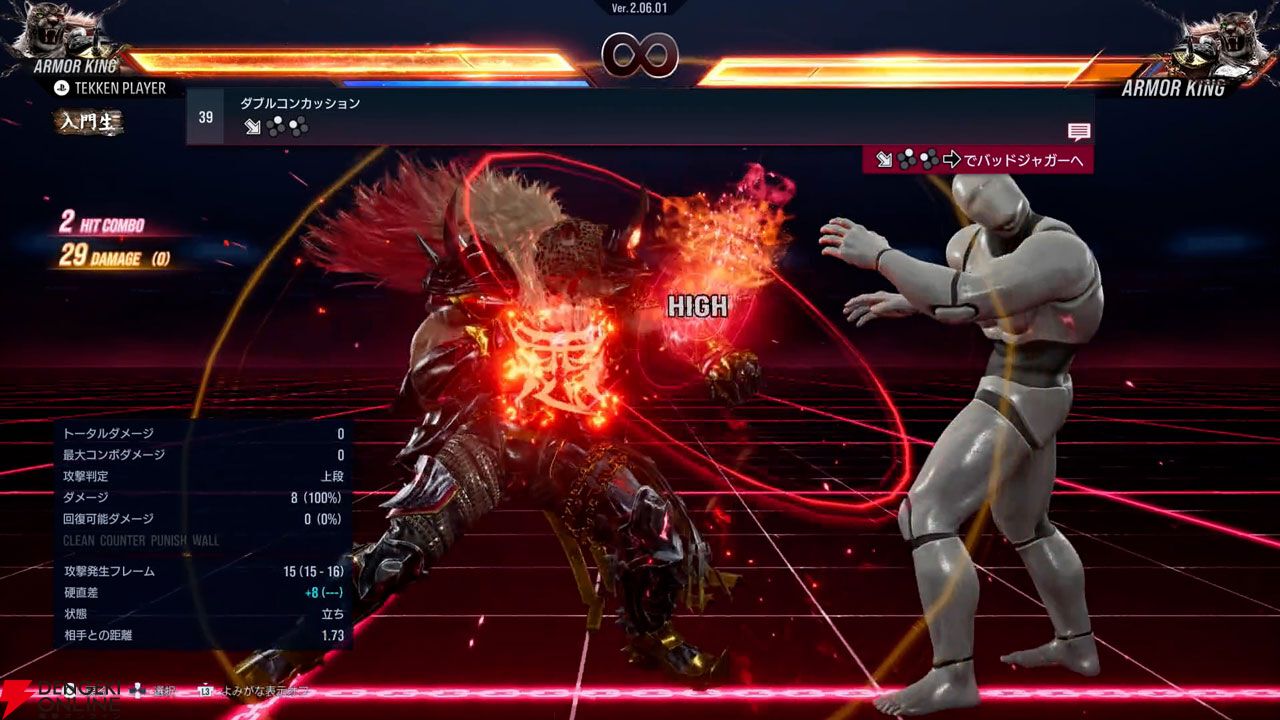Image resolution: width=1280 pixels, height=720 pixels.
Task: Select move 39 ダブルコンカッション entry
Action: pos(300,104)
